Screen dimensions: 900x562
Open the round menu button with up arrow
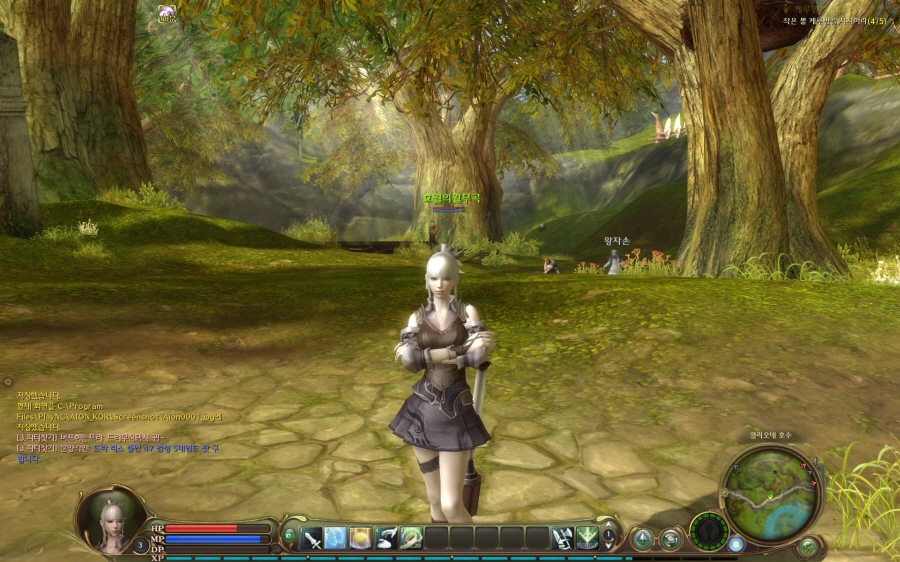coord(642,539)
